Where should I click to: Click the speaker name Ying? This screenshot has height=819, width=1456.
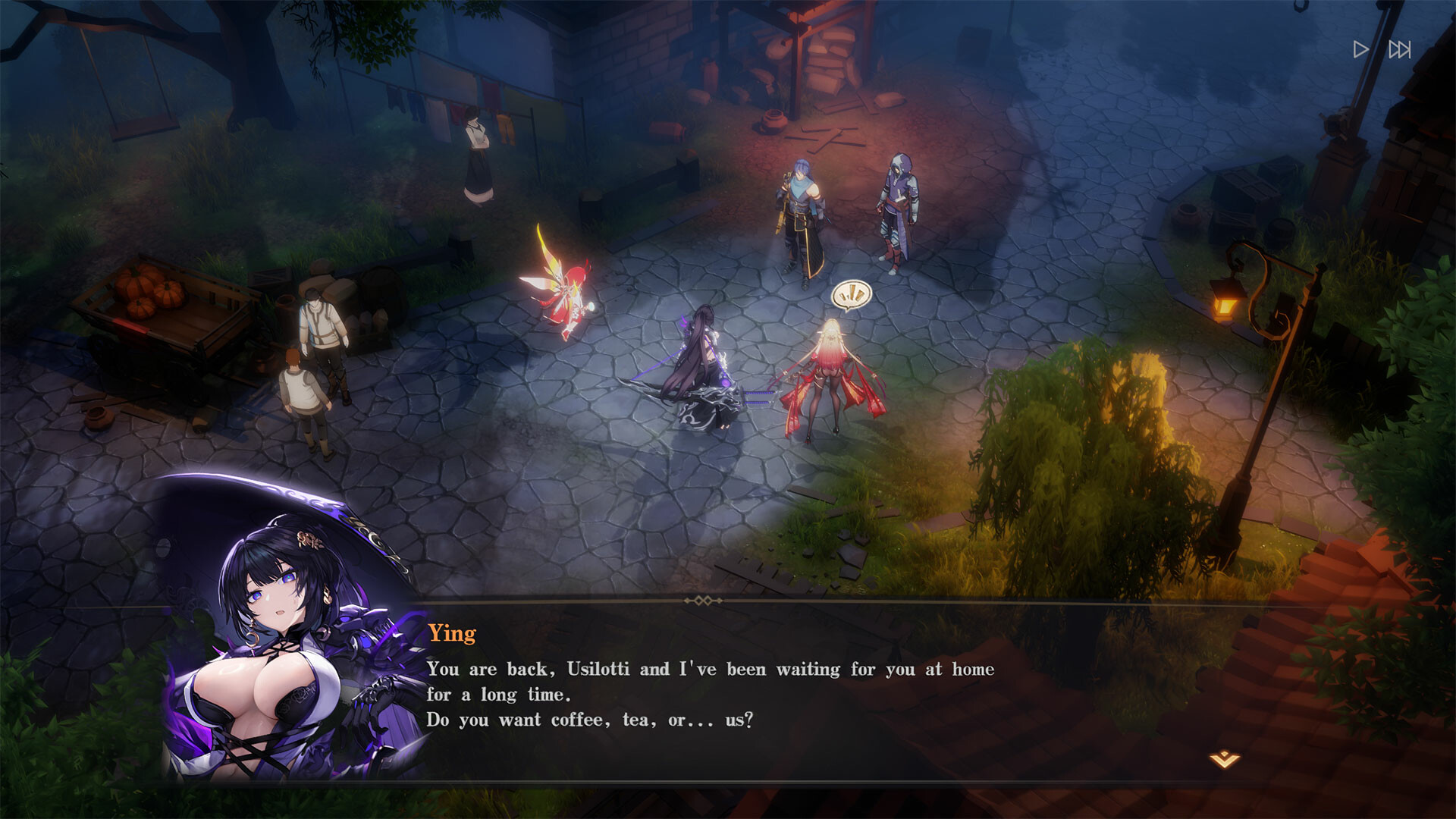click(451, 634)
